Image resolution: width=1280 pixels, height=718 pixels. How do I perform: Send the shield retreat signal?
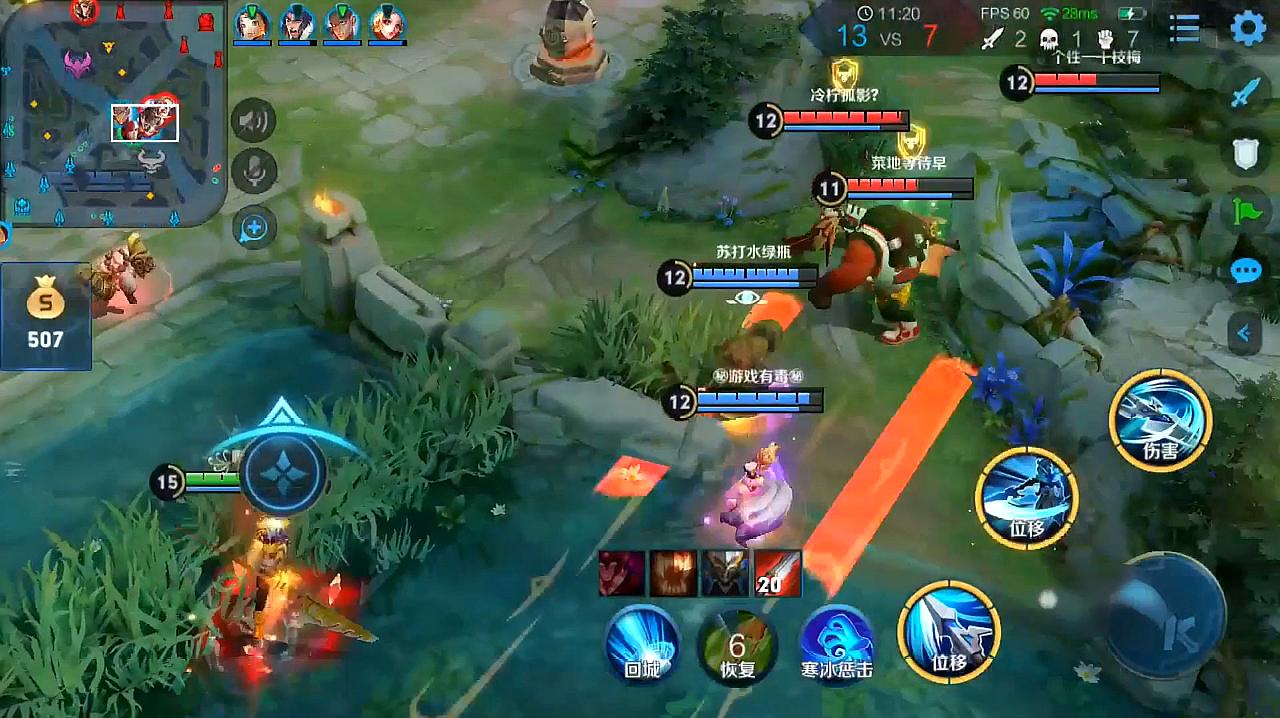point(1244,152)
